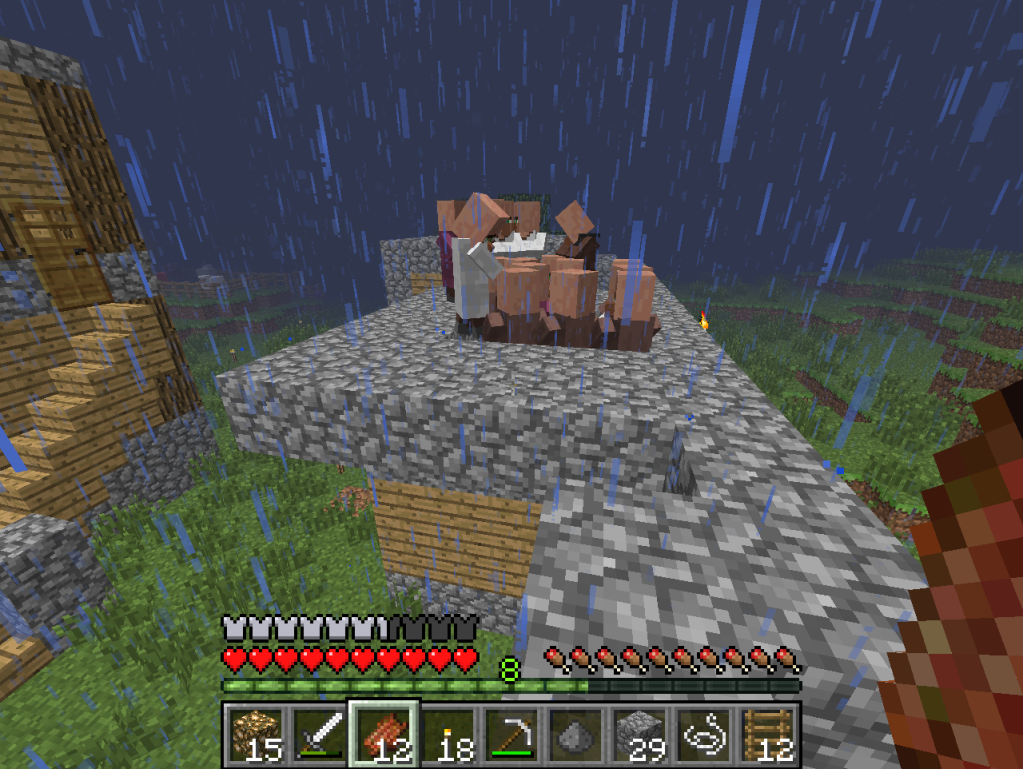Select the iron sword in the hotbar

[319, 734]
